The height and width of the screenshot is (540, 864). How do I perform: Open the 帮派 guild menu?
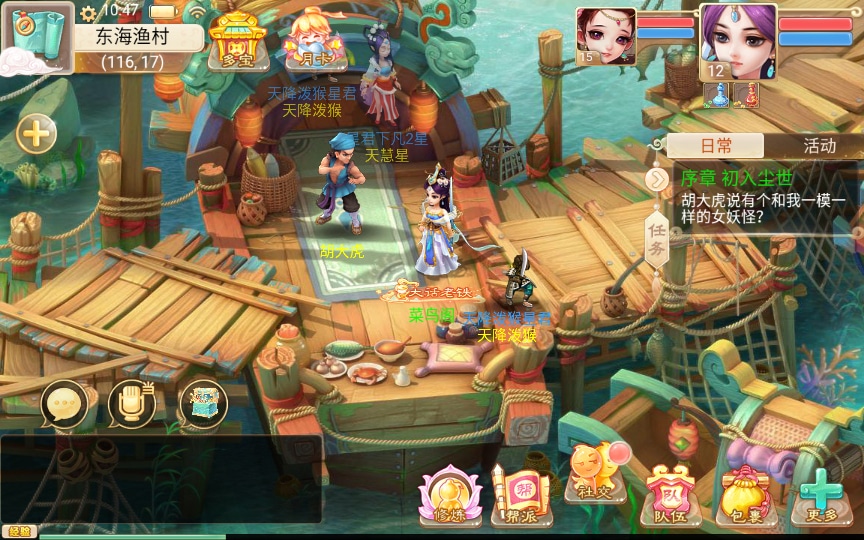click(x=520, y=495)
